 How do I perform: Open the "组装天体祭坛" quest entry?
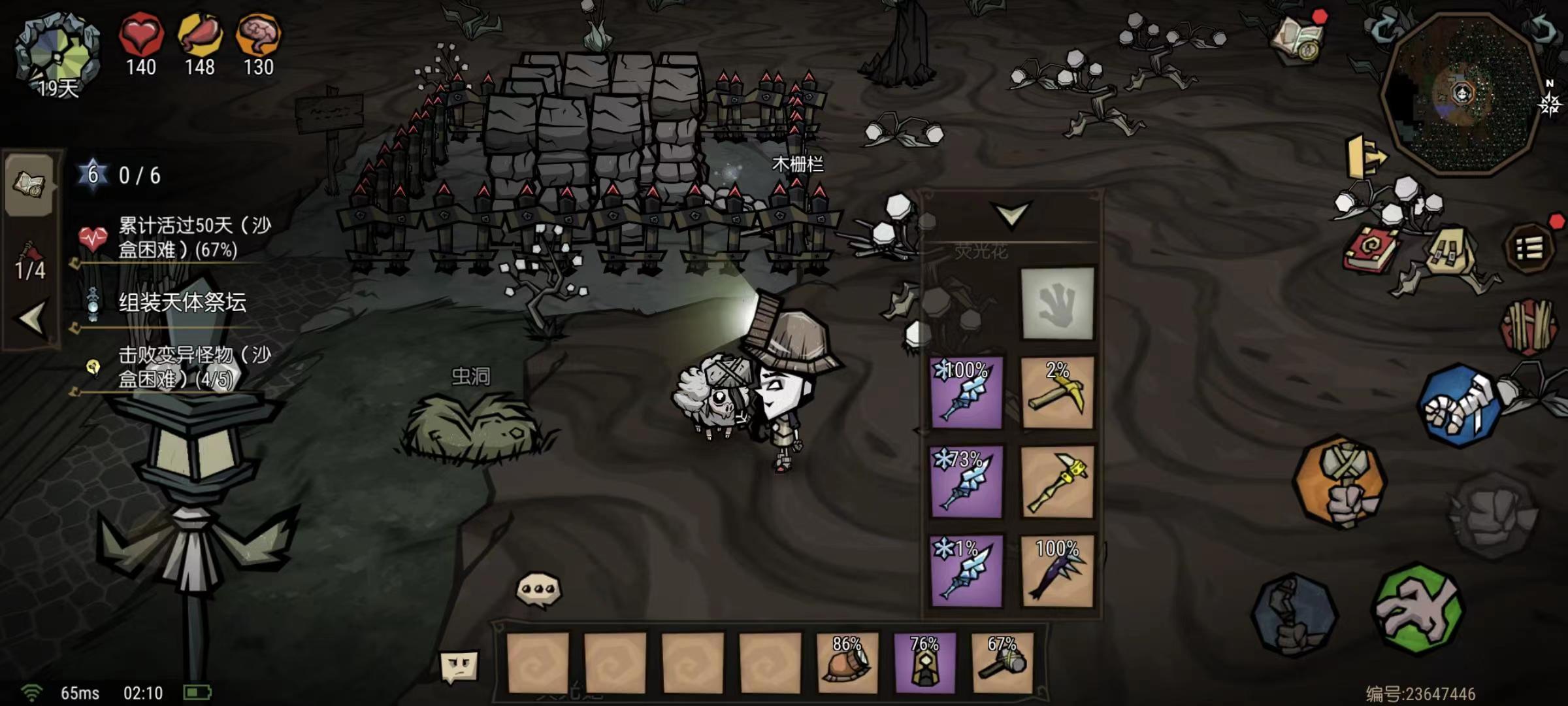[x=182, y=303]
